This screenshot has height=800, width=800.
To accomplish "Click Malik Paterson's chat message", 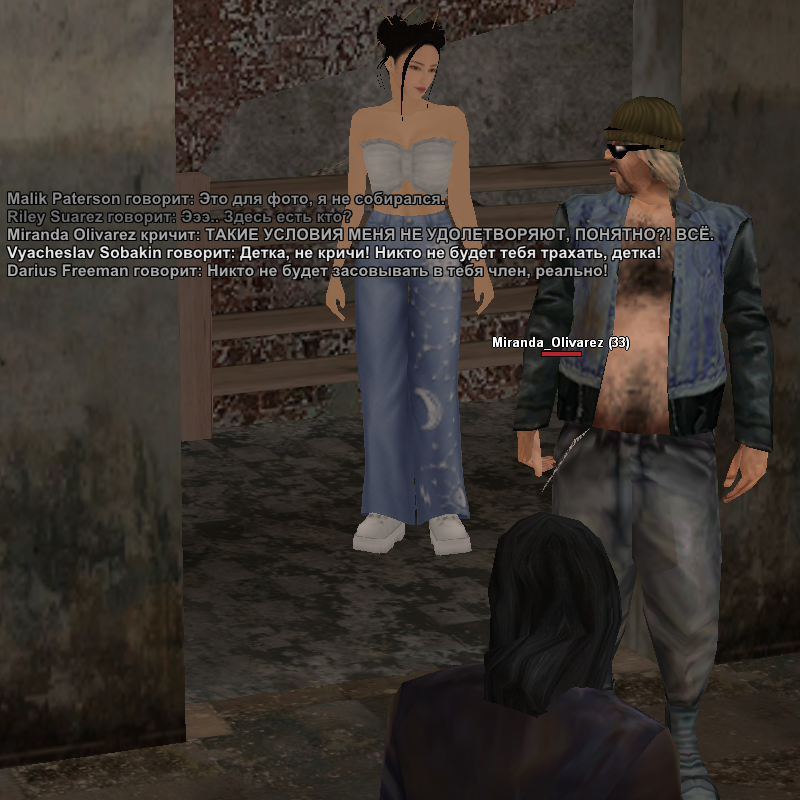I will pos(226,198).
